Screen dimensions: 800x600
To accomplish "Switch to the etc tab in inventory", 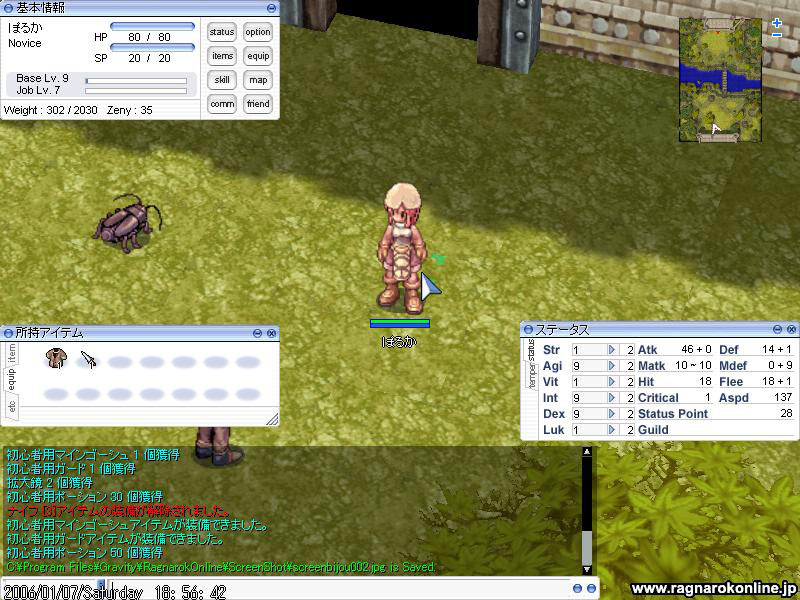I will (x=12, y=406).
